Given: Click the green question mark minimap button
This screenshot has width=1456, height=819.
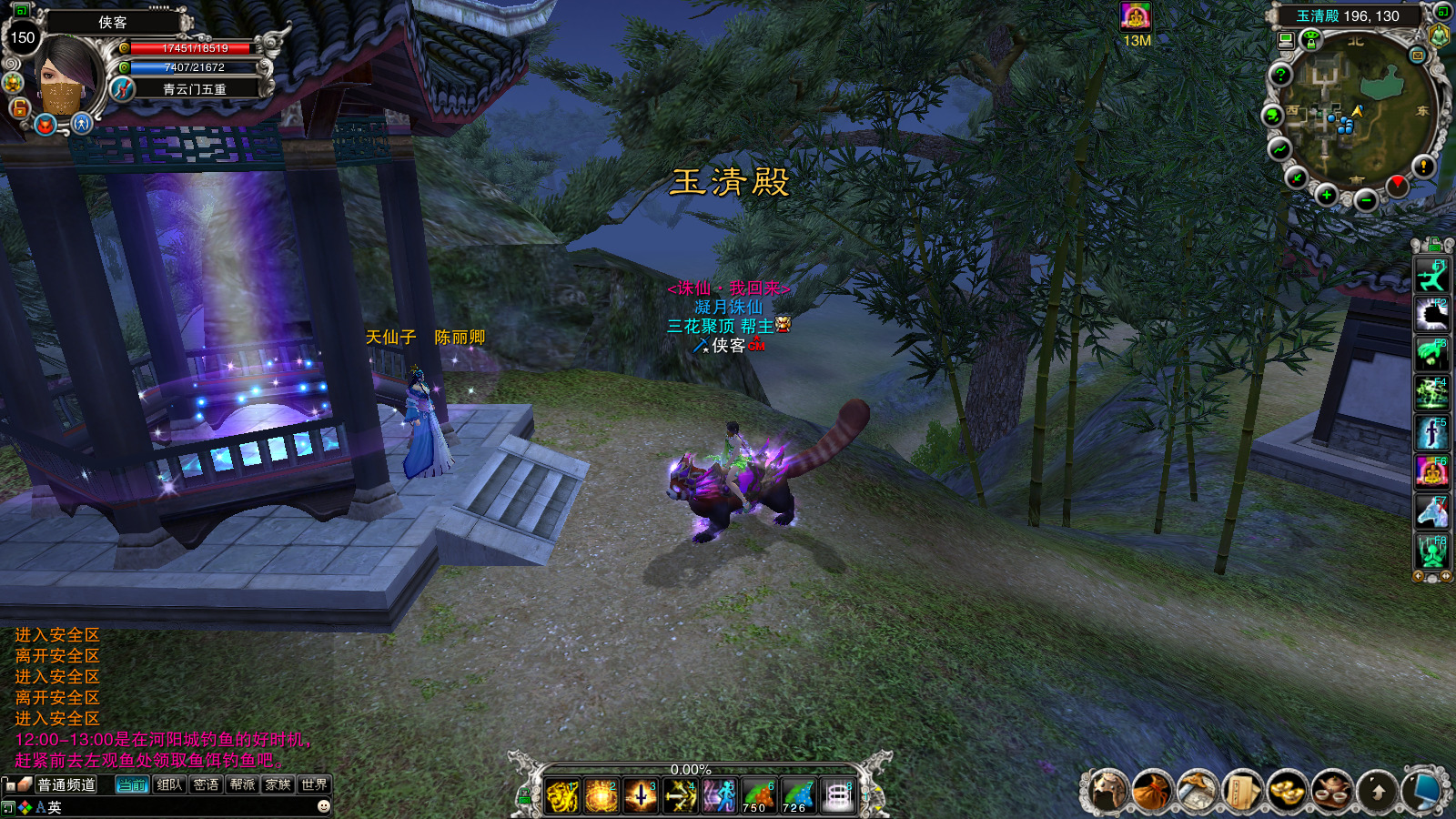Looking at the screenshot, I should coord(1280,75).
